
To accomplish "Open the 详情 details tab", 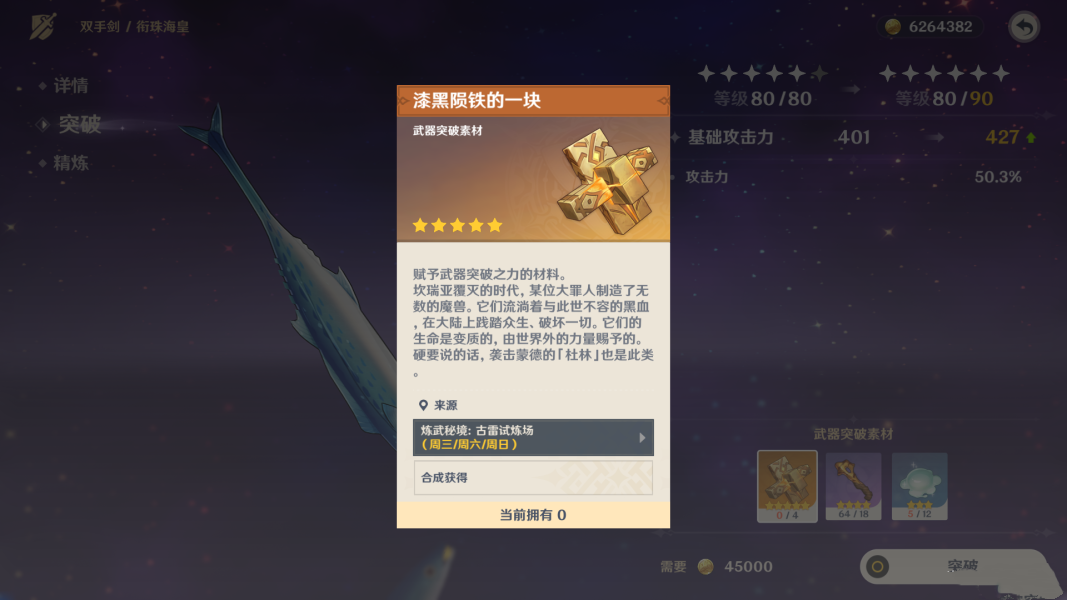I will click(70, 86).
